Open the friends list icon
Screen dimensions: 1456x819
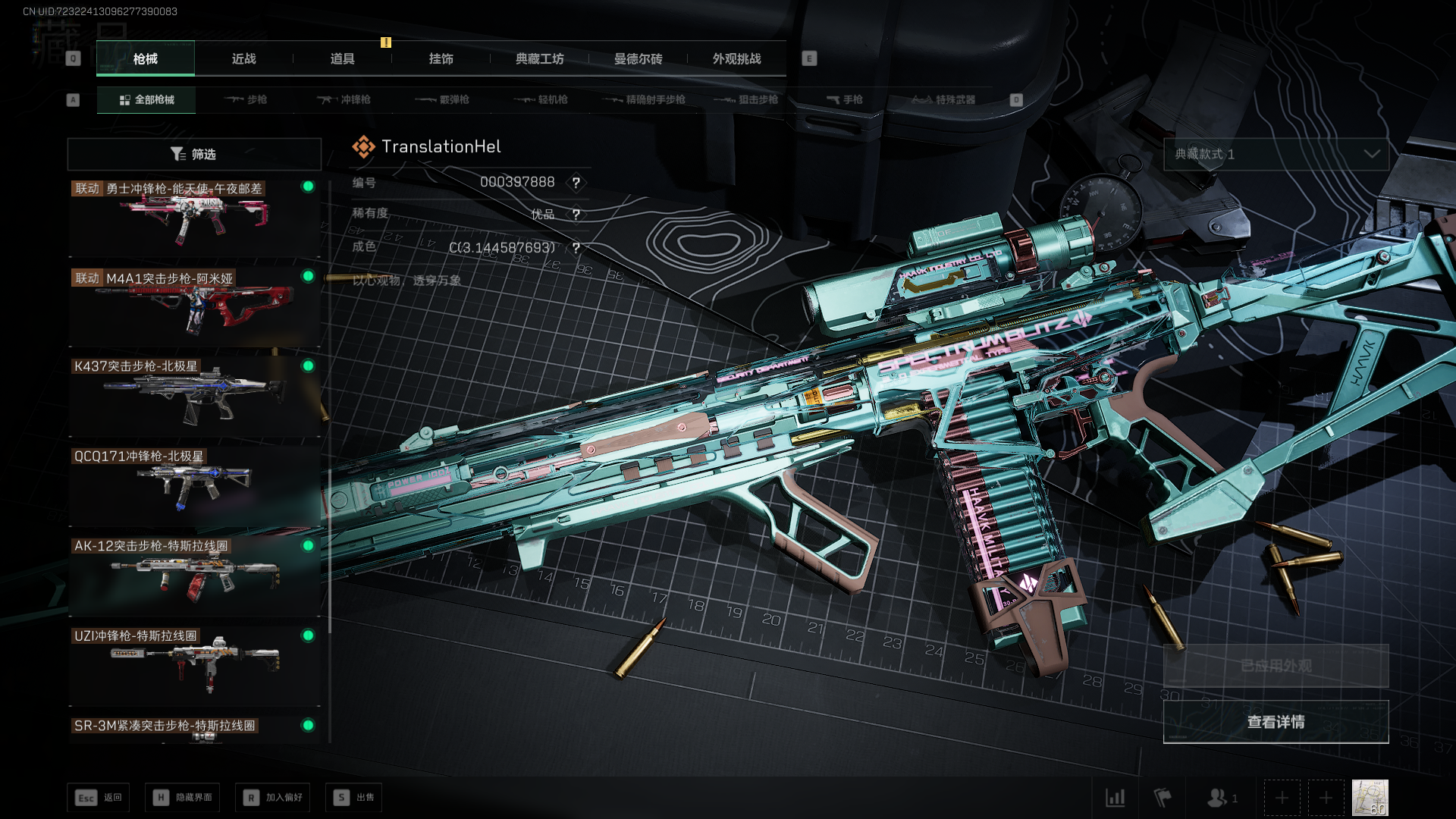[1219, 798]
